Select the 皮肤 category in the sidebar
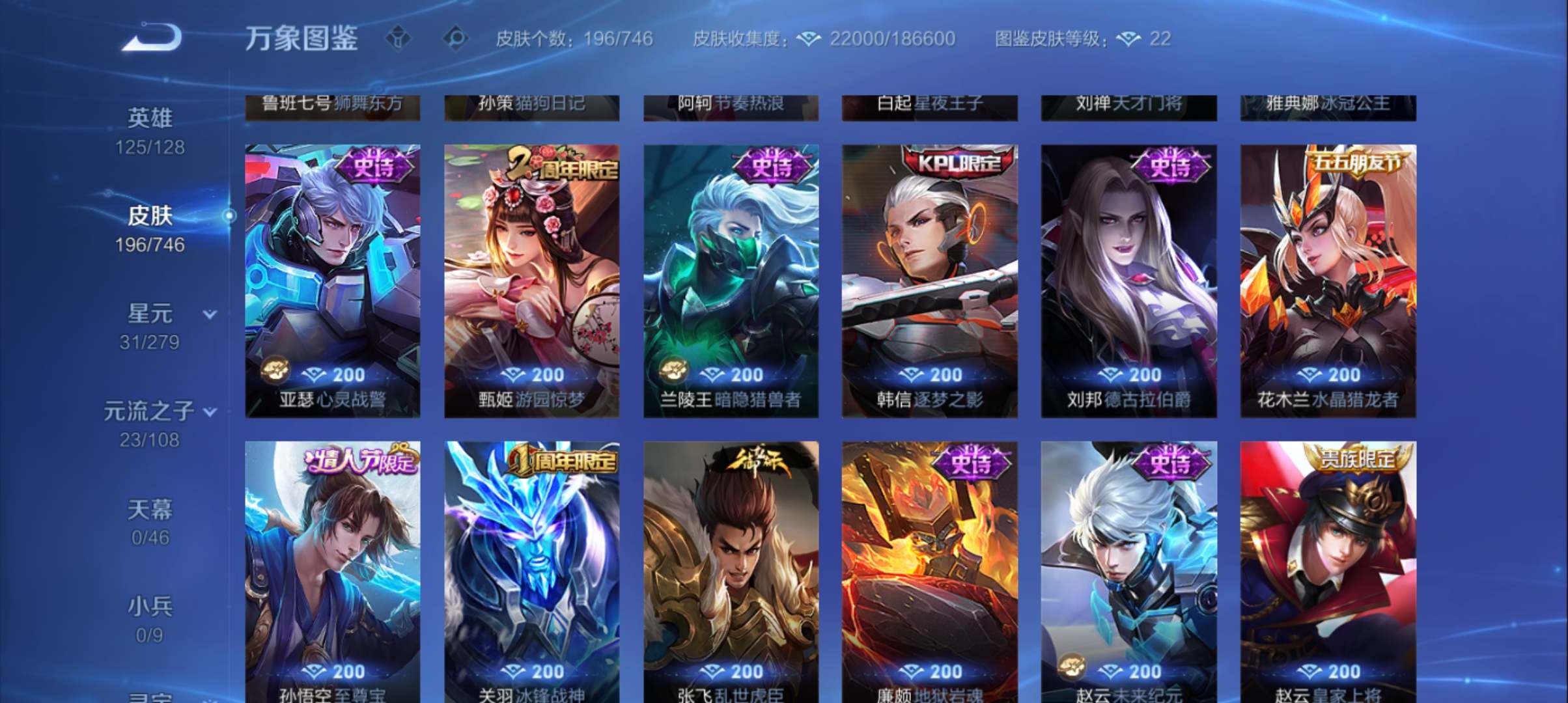The image size is (1568, 703). 149,215
